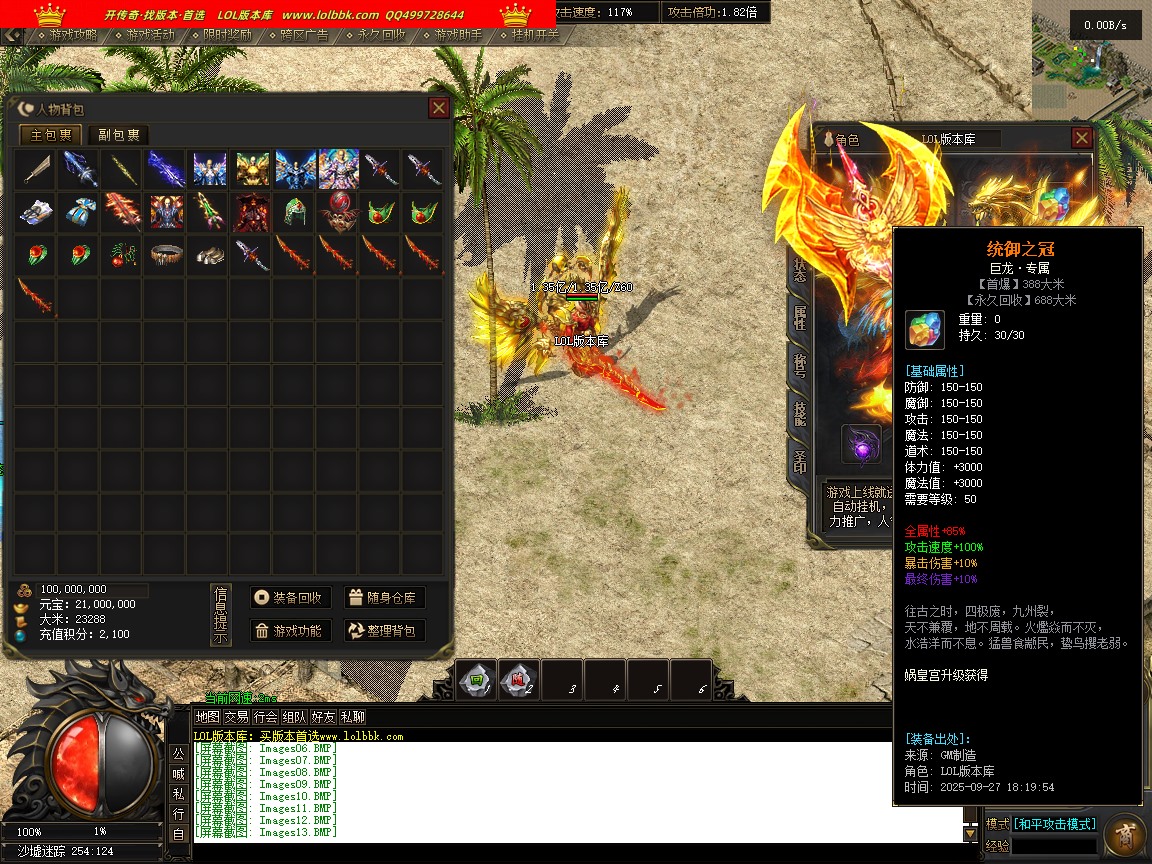
Task: Show the 技能 skills tab
Action: click(800, 411)
